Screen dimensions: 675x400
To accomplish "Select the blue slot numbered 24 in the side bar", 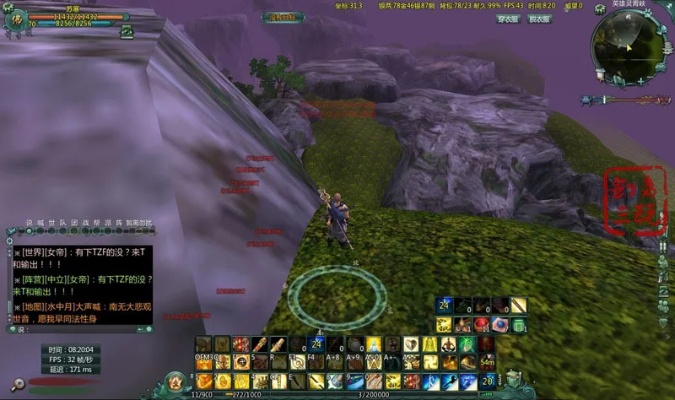I will click(443, 306).
